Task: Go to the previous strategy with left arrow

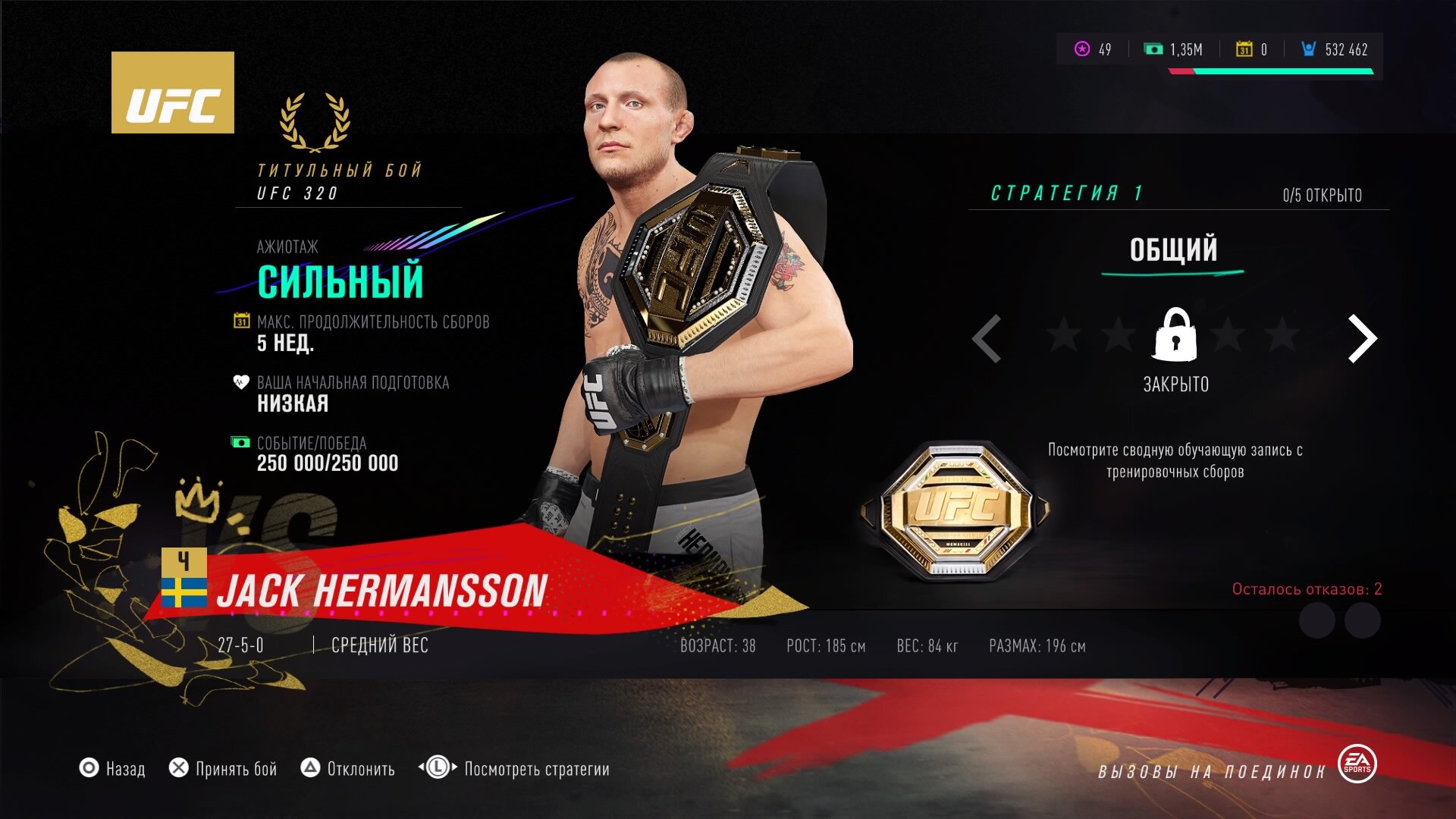Action: pyautogui.click(x=987, y=338)
